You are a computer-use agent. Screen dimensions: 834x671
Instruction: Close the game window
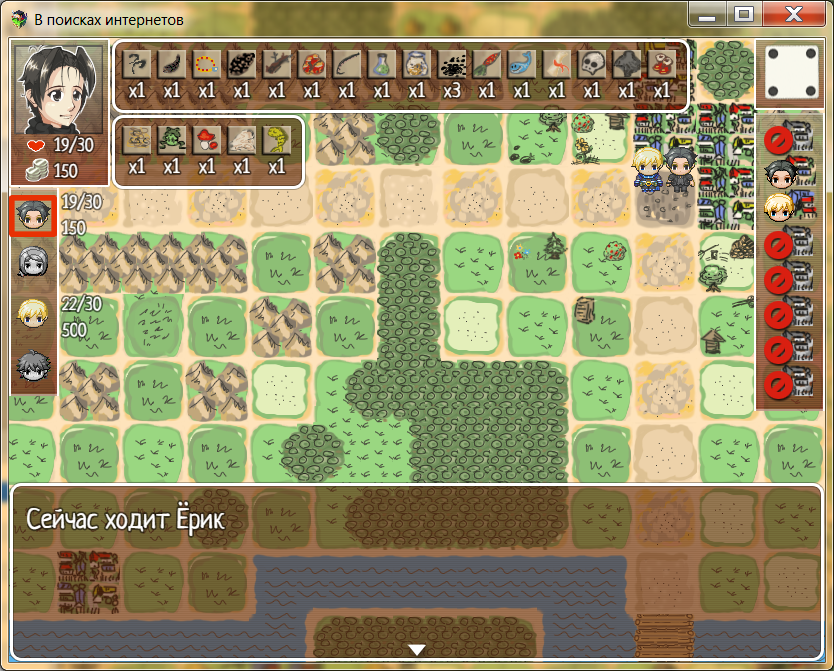pos(794,14)
